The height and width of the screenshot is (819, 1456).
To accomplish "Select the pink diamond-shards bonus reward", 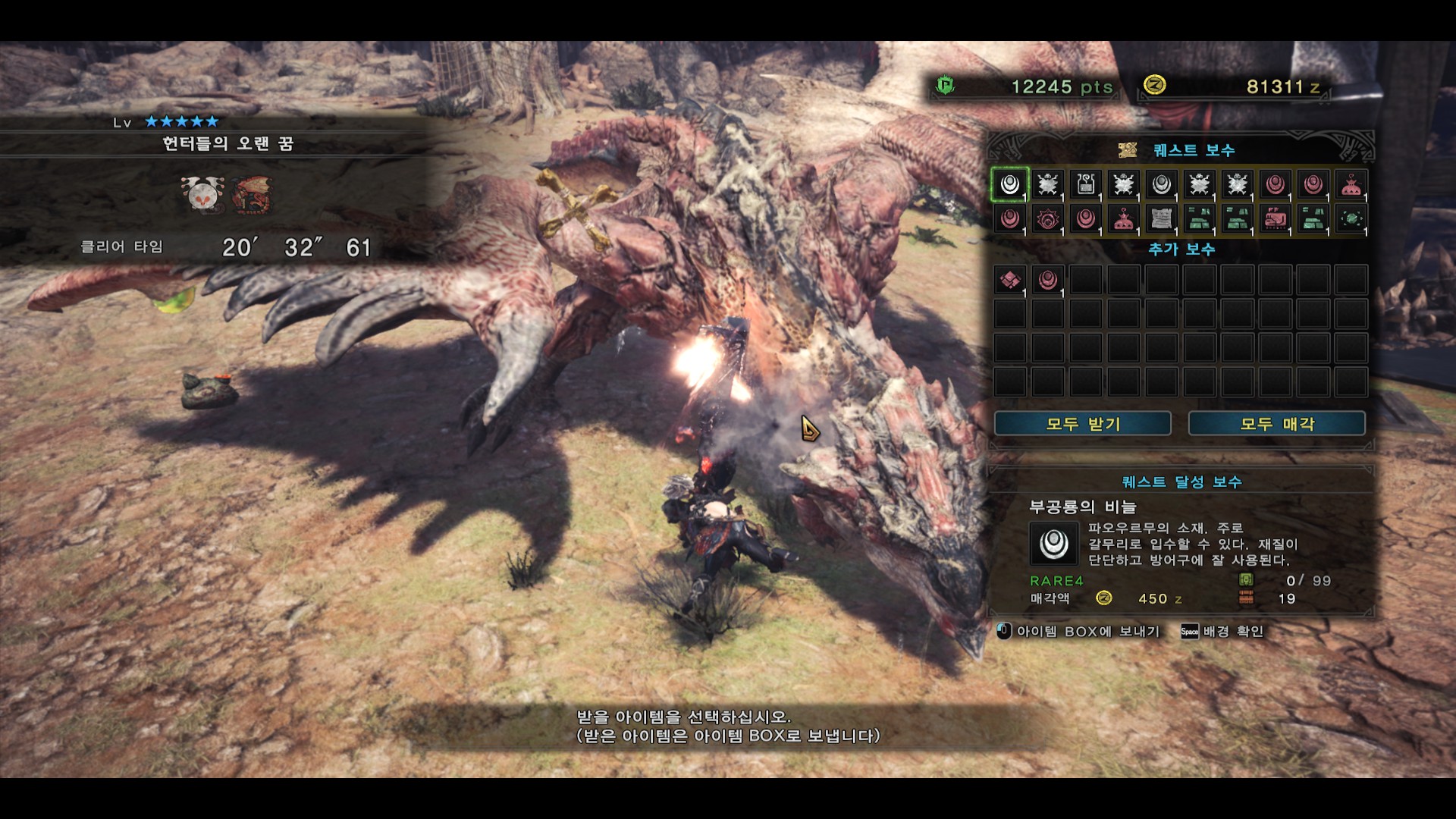I will pyautogui.click(x=1009, y=280).
